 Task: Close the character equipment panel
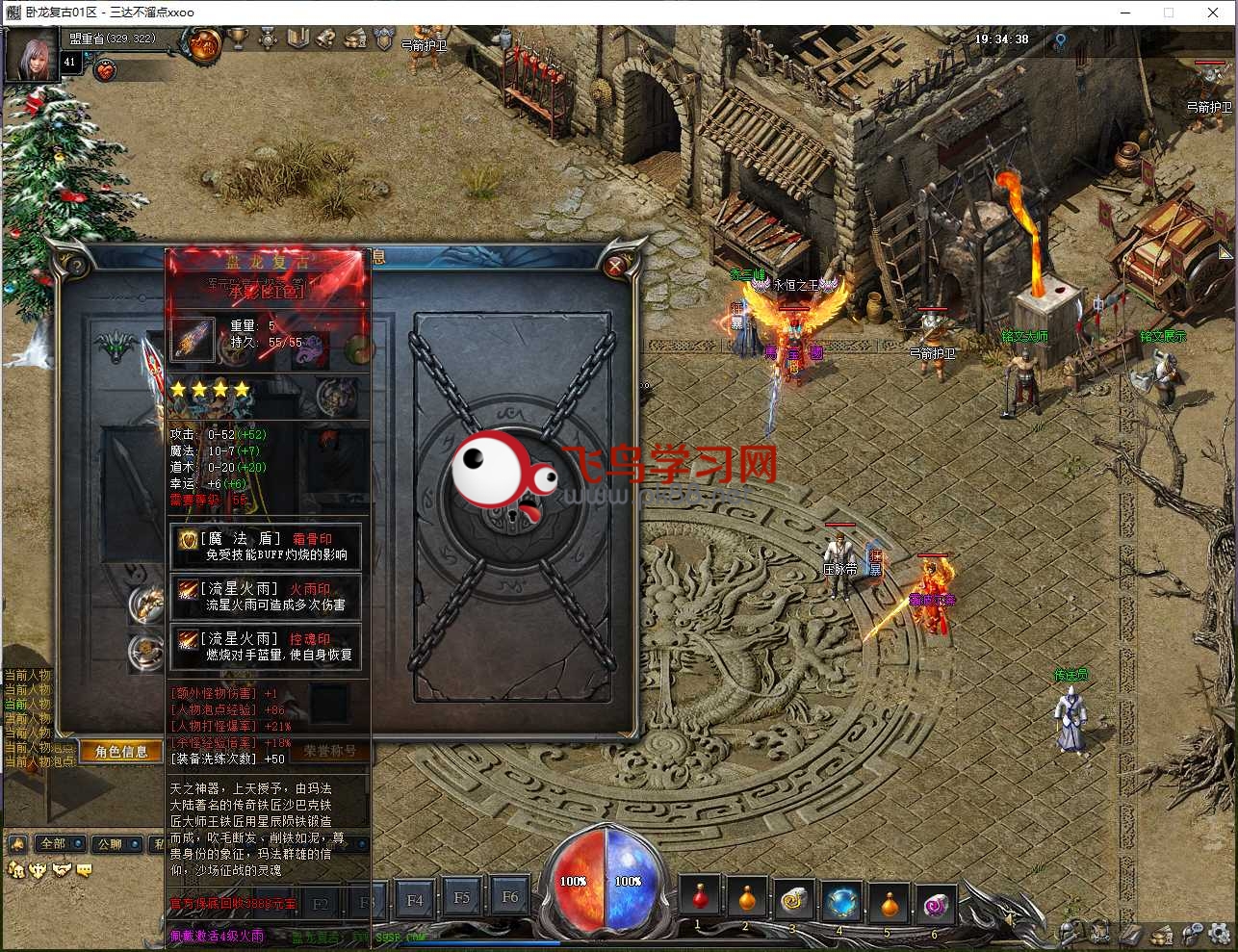tap(616, 265)
